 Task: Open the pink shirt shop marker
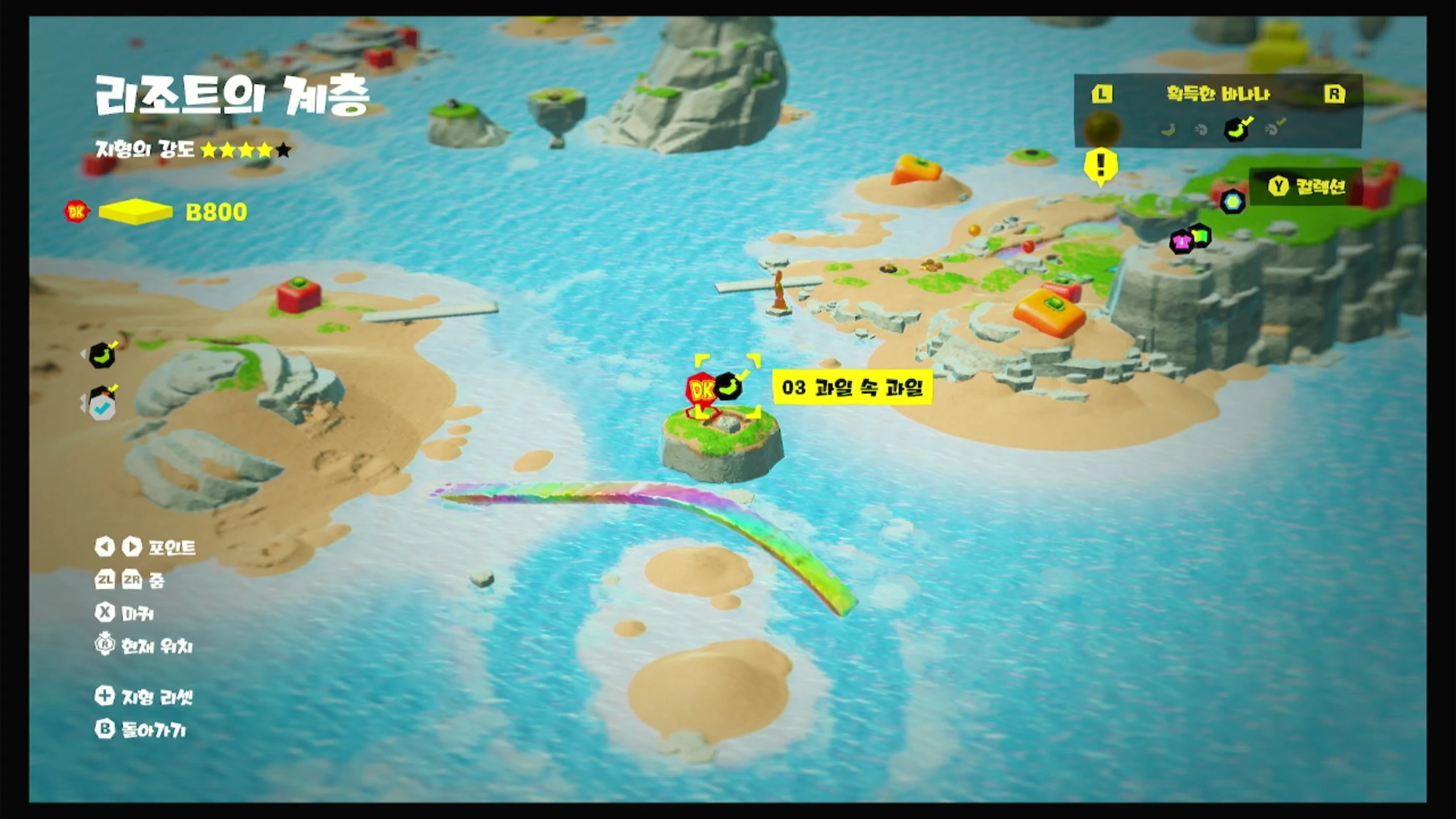click(1181, 242)
